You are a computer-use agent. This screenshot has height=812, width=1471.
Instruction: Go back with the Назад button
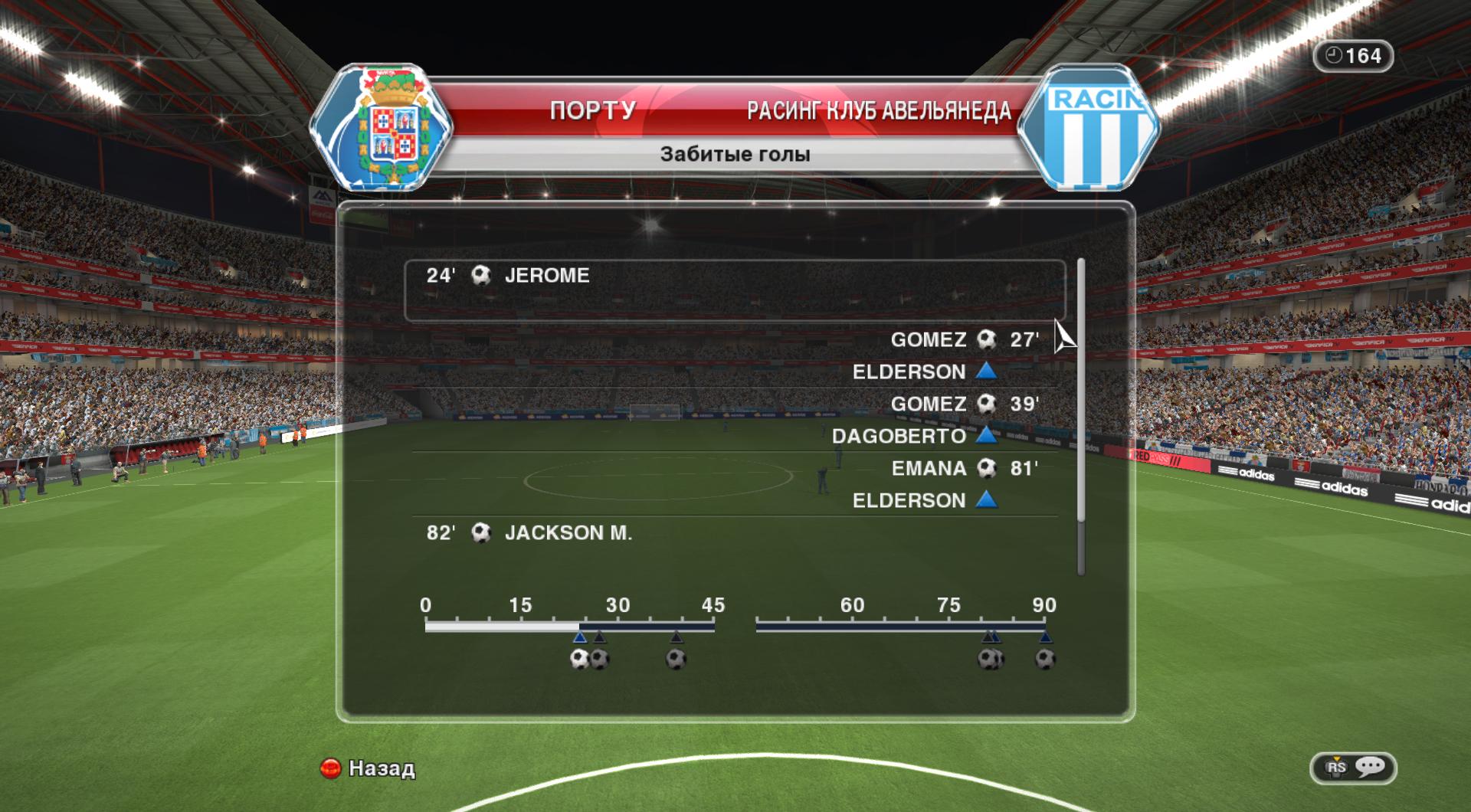click(x=369, y=768)
